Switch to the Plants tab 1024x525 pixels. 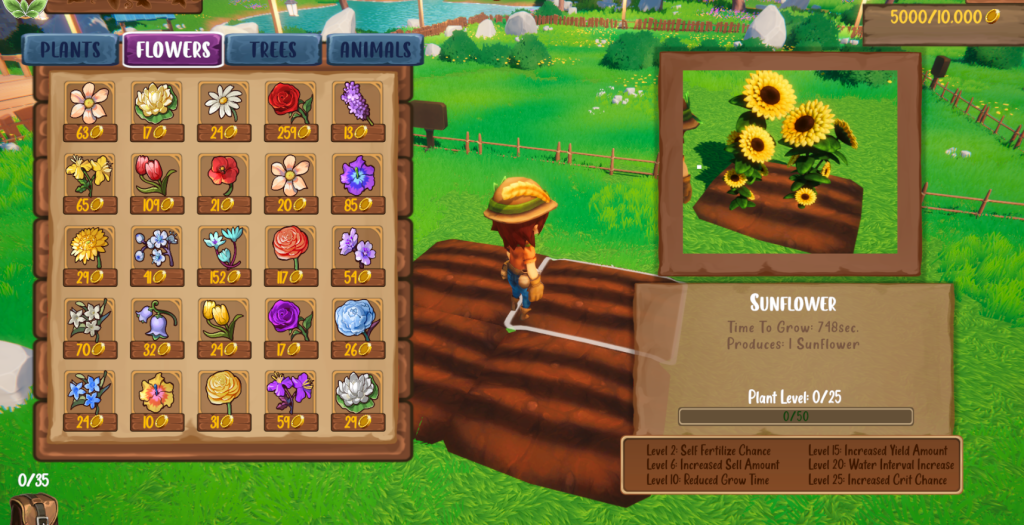coord(71,50)
